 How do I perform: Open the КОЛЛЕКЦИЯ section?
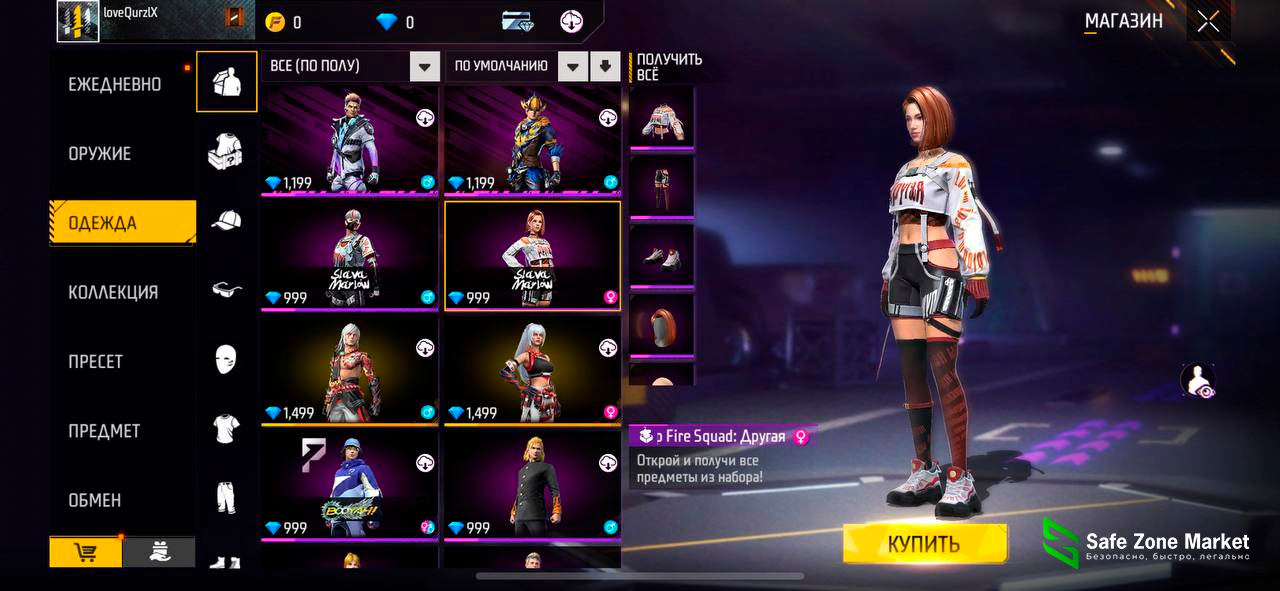(113, 292)
